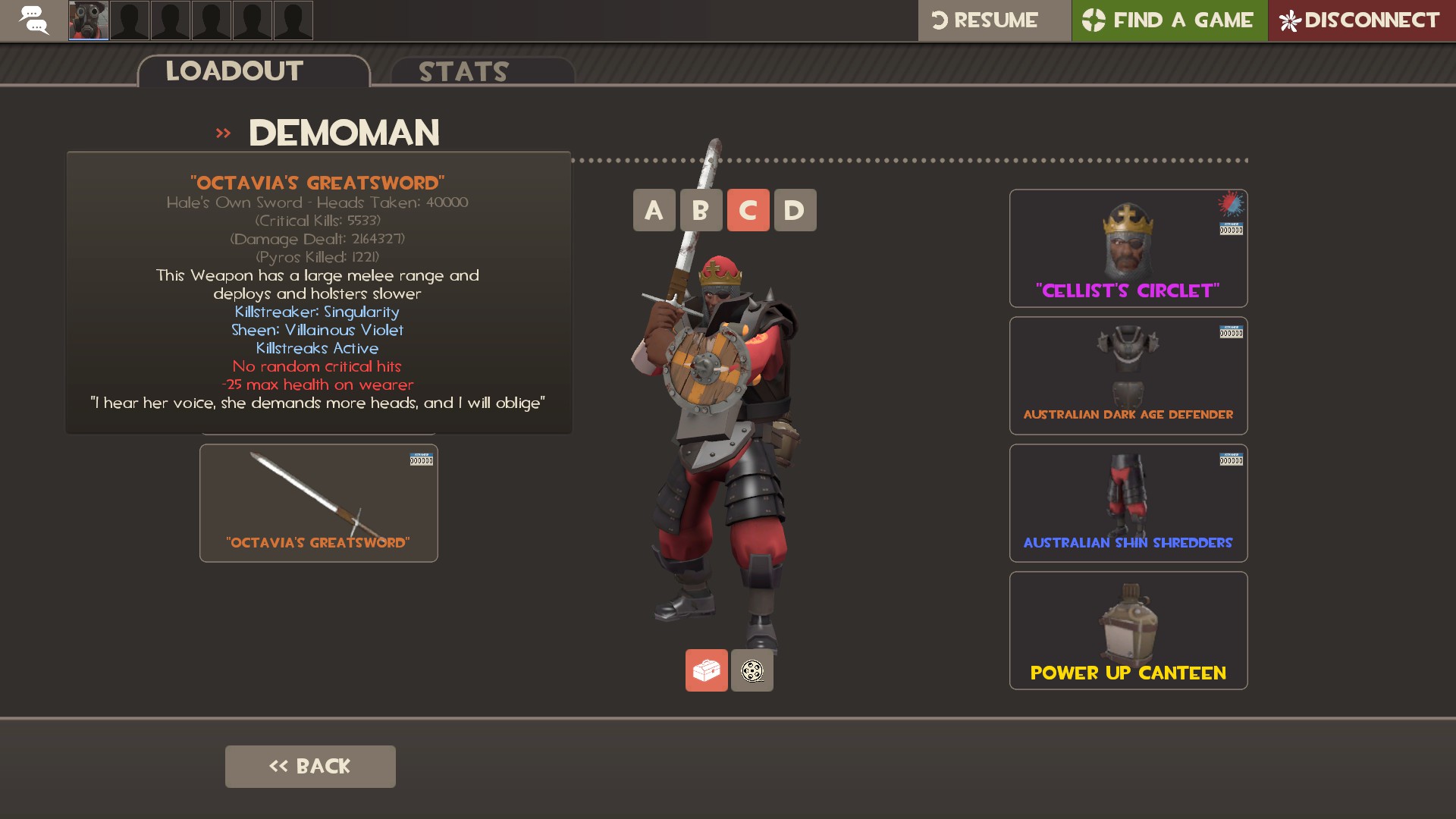
Task: Open the chat speech bubble icon
Action: pyautogui.click(x=33, y=20)
